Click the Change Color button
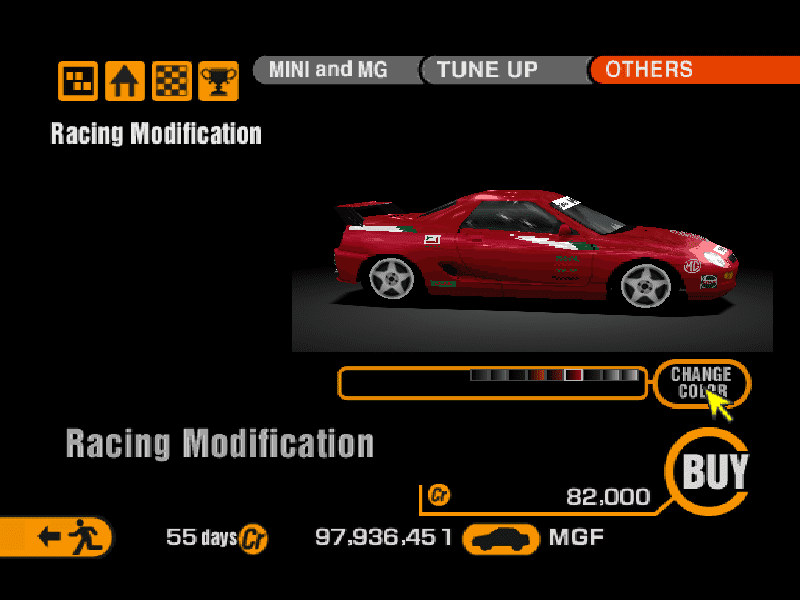Screen dimensions: 800x600 701,383
